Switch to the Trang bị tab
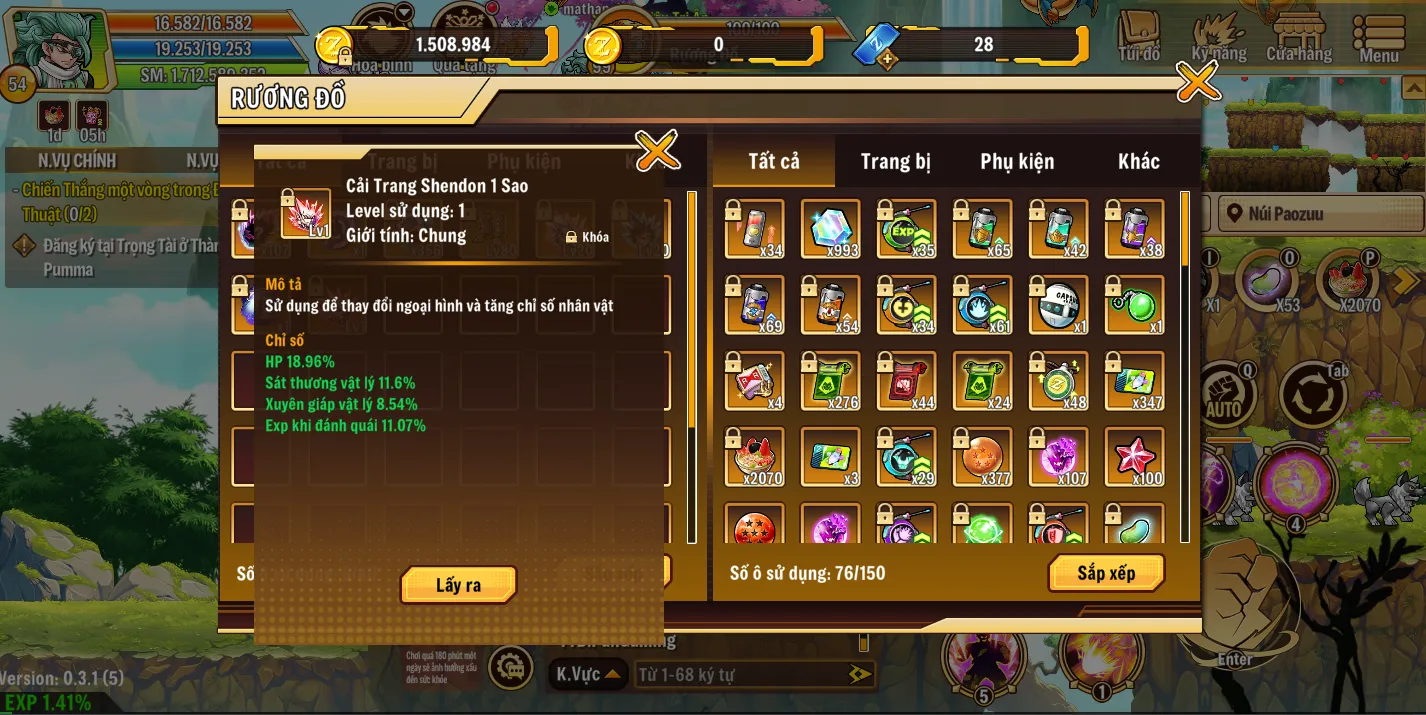This screenshot has height=715, width=1426. 895,162
